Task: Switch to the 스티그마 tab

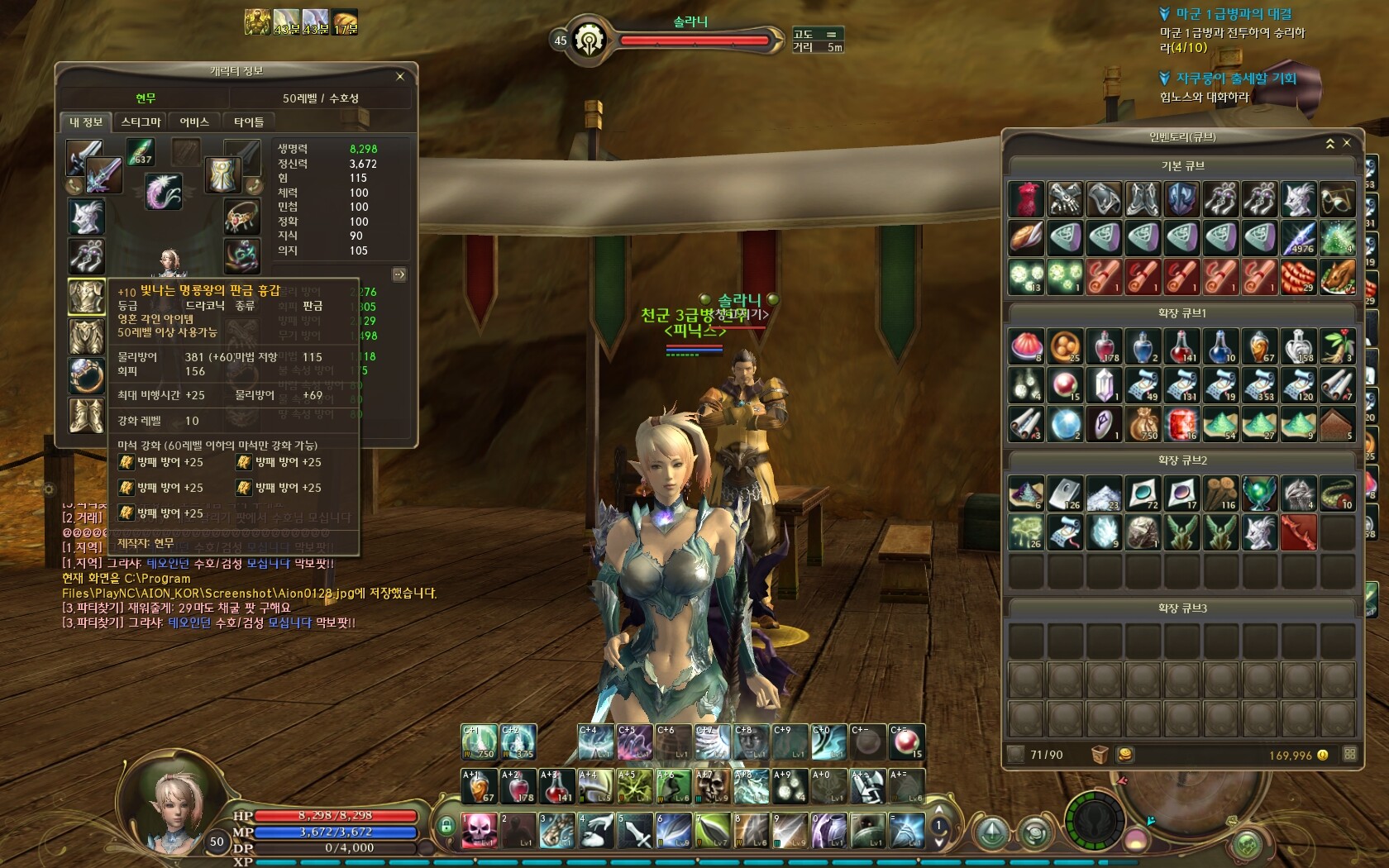Action: coord(141,122)
